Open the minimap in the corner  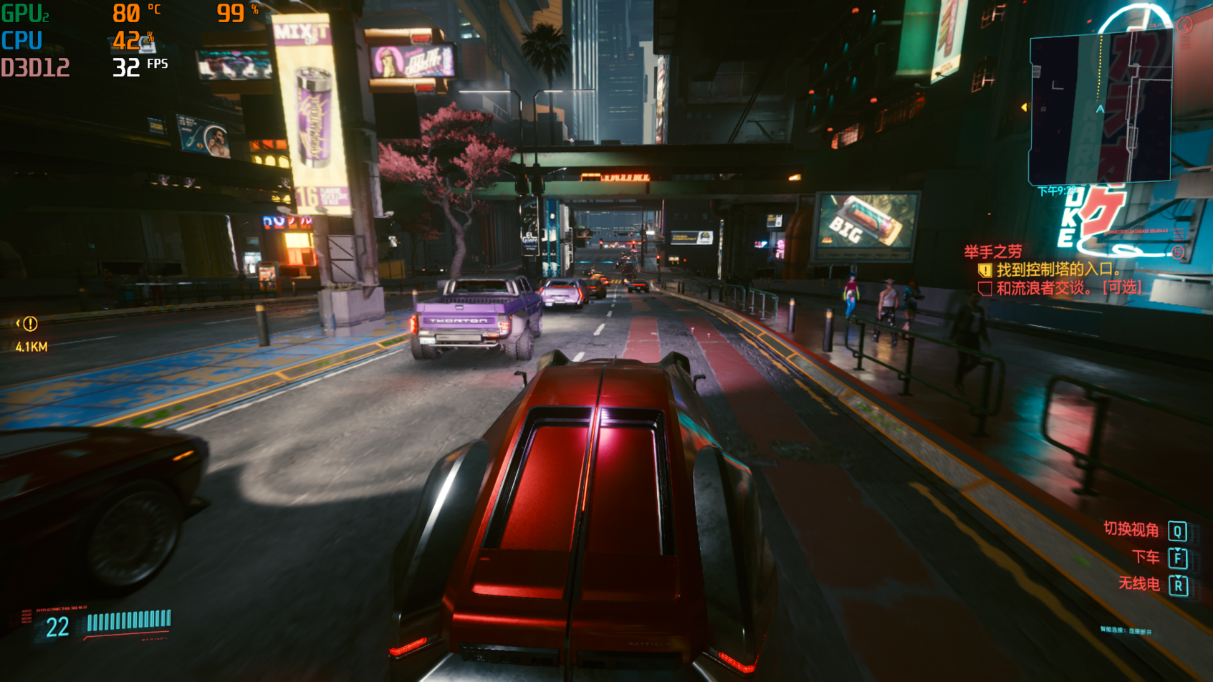point(1100,105)
